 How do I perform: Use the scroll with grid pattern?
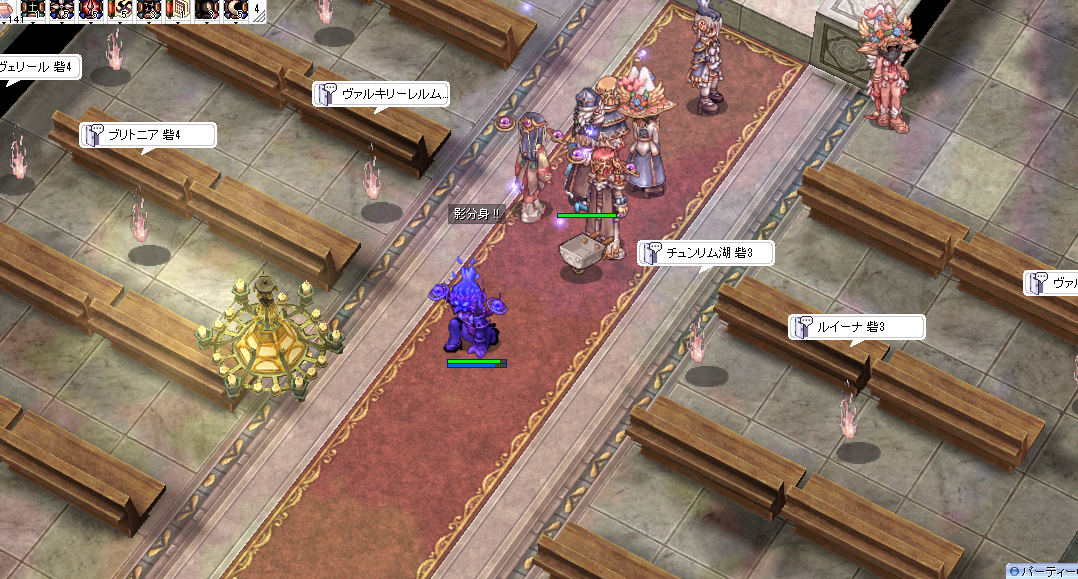[x=180, y=10]
